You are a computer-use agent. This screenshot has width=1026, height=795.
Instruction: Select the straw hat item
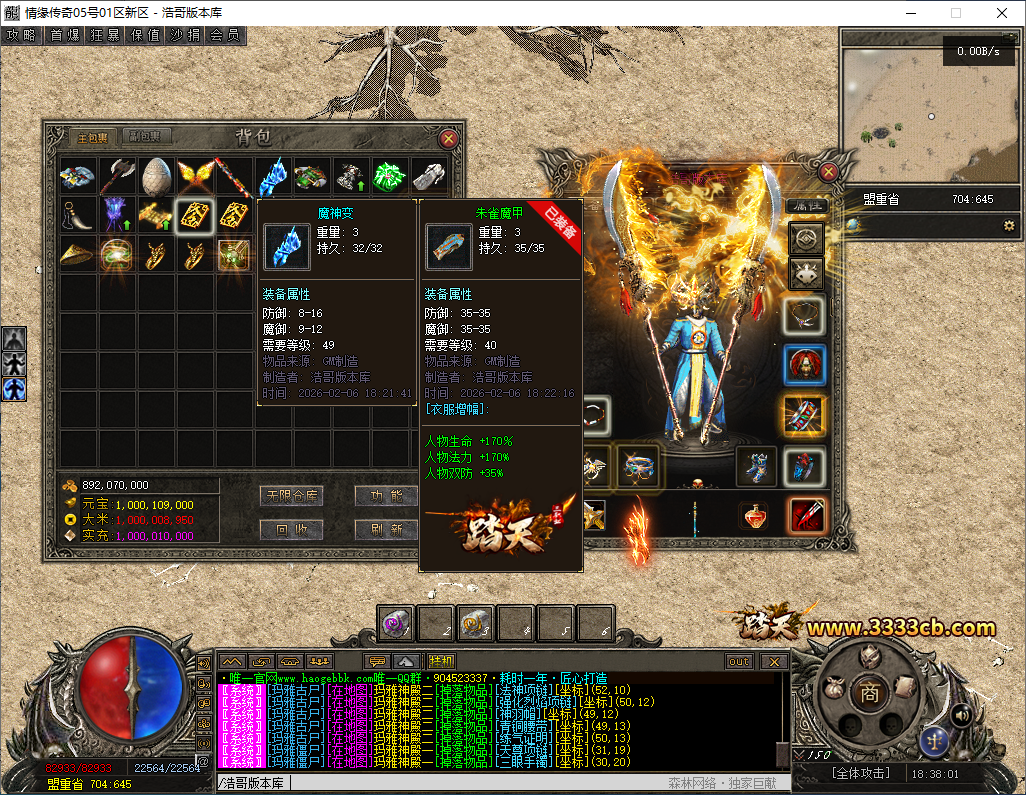coord(77,254)
